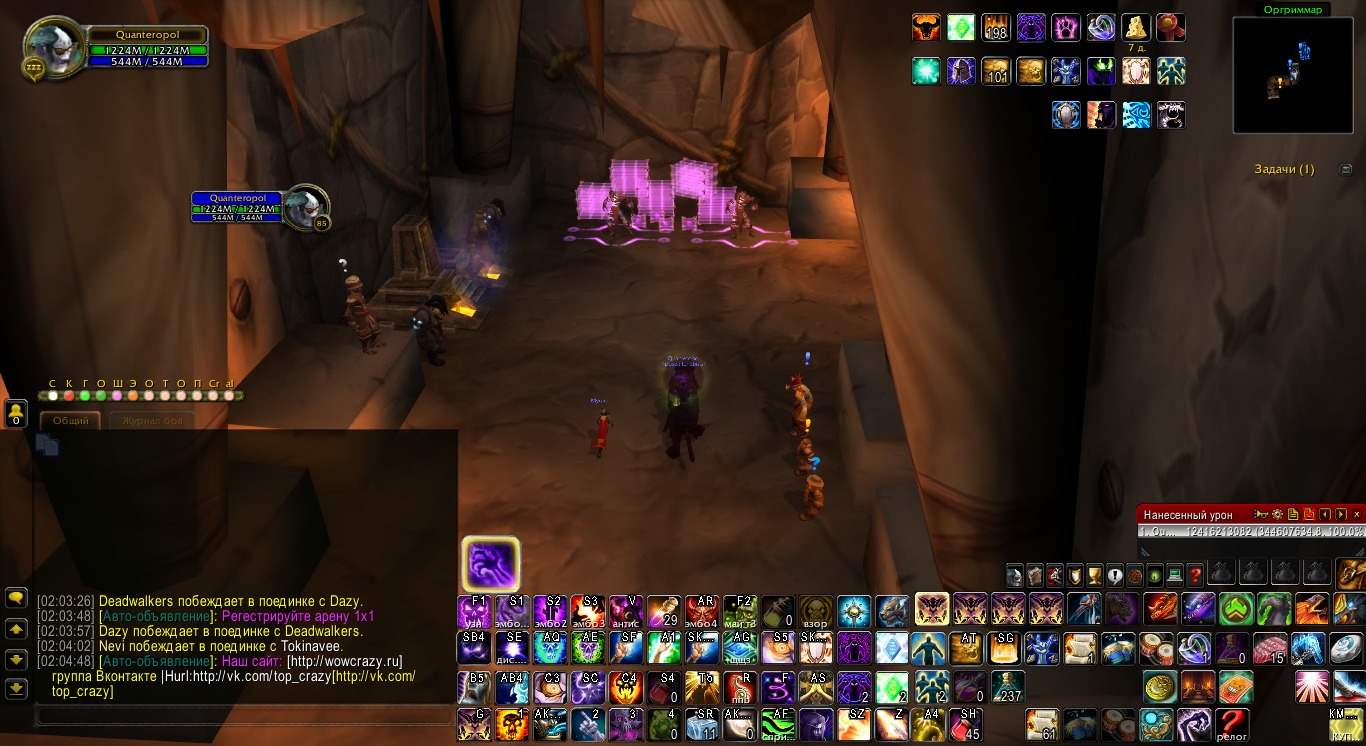
Task: Close the Нанесенный урон damage meter window
Action: coord(1356,514)
